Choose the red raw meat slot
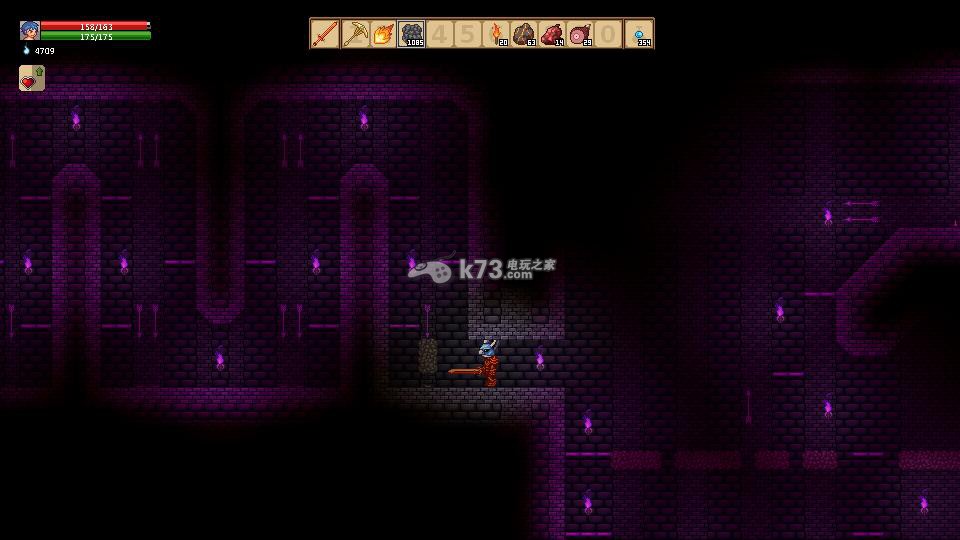Screen dimensions: 960x540 552,34
